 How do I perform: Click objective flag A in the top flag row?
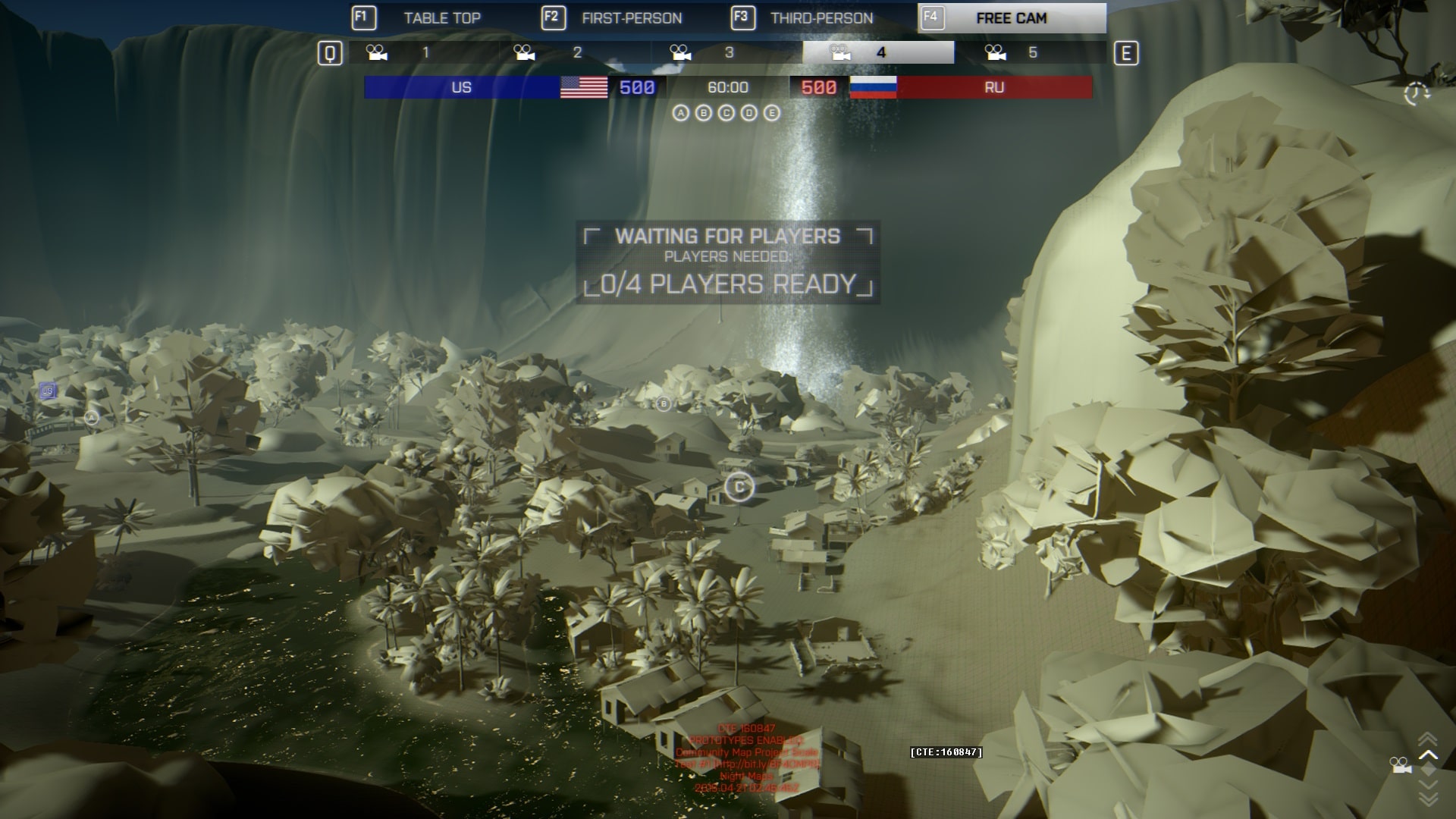681,113
